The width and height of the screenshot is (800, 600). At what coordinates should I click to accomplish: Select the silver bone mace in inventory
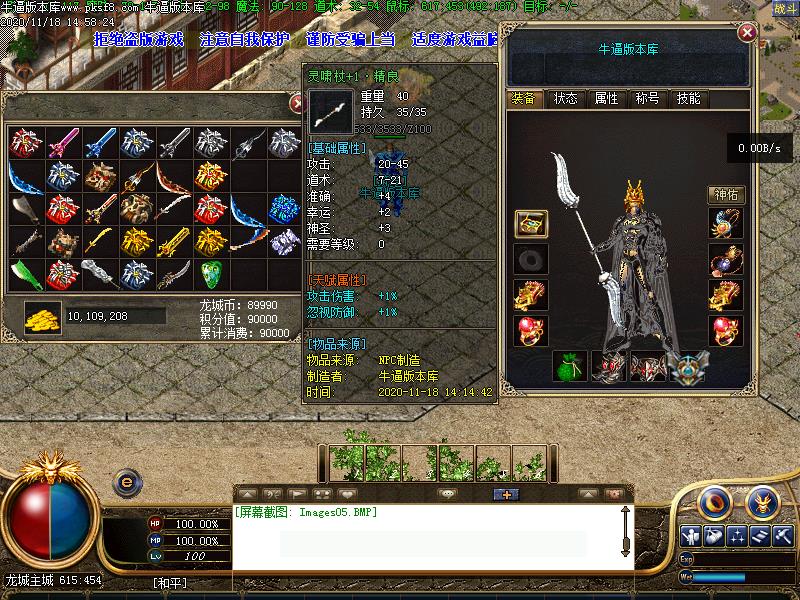99,273
